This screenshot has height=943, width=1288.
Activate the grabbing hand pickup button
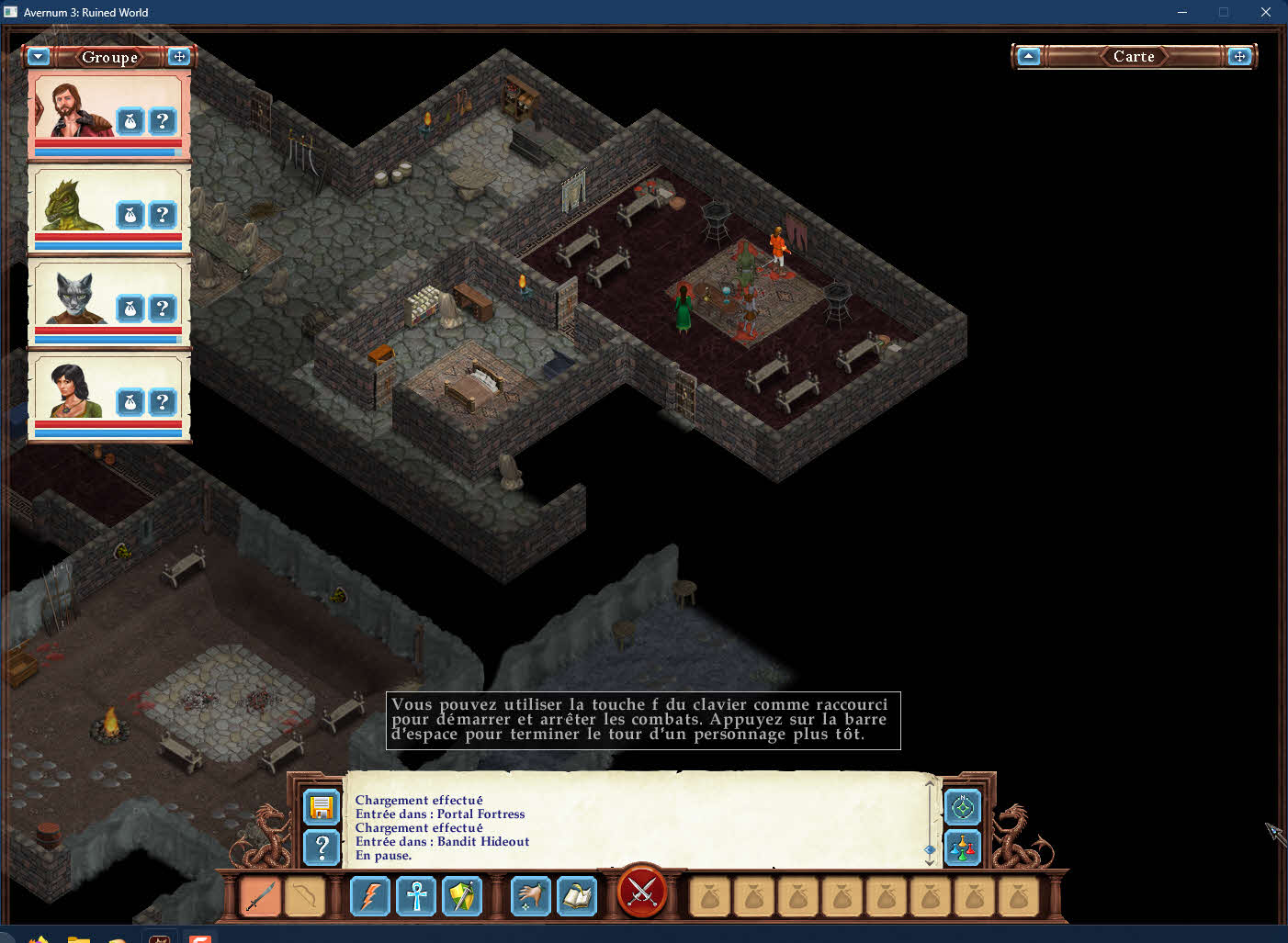[x=531, y=896]
